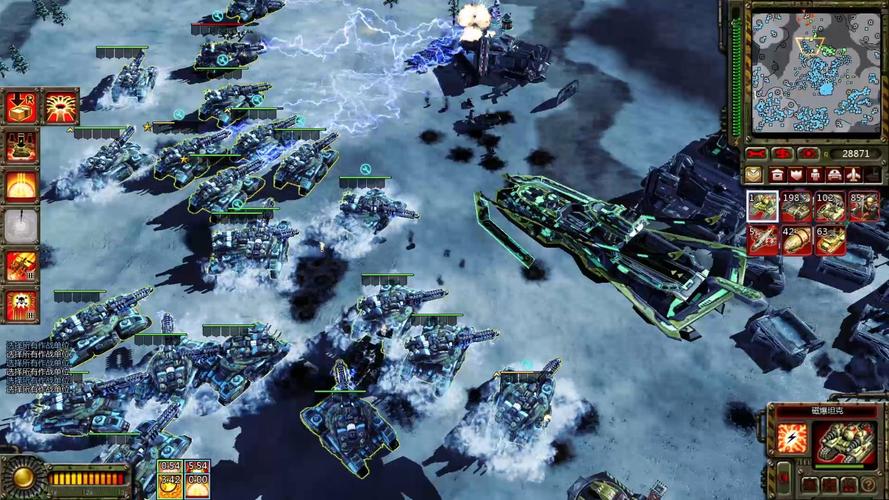The image size is (889, 500).
Task: Activate the skull toxic strike power
Action: click(x=21, y=305)
